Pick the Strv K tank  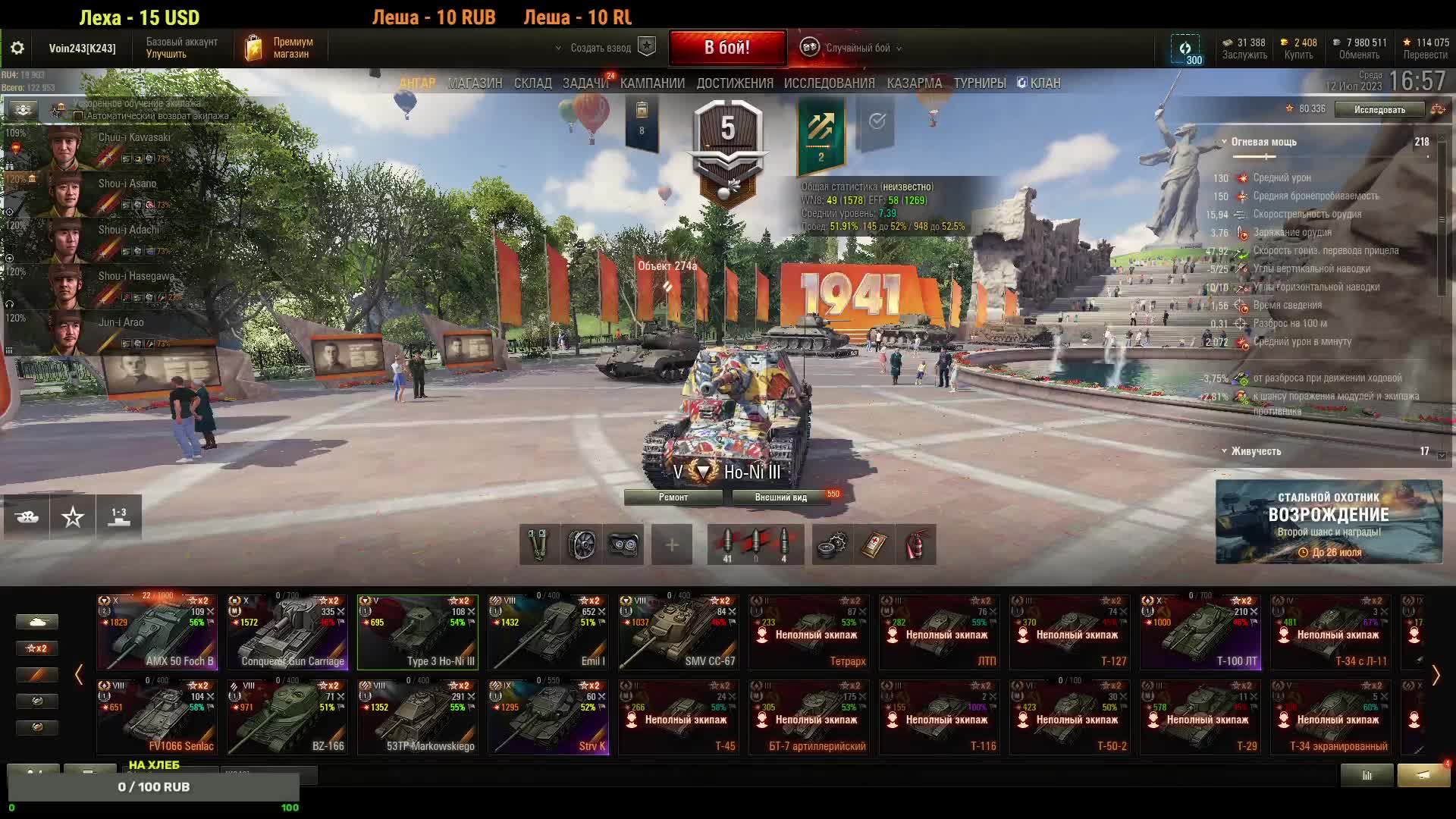pos(548,717)
